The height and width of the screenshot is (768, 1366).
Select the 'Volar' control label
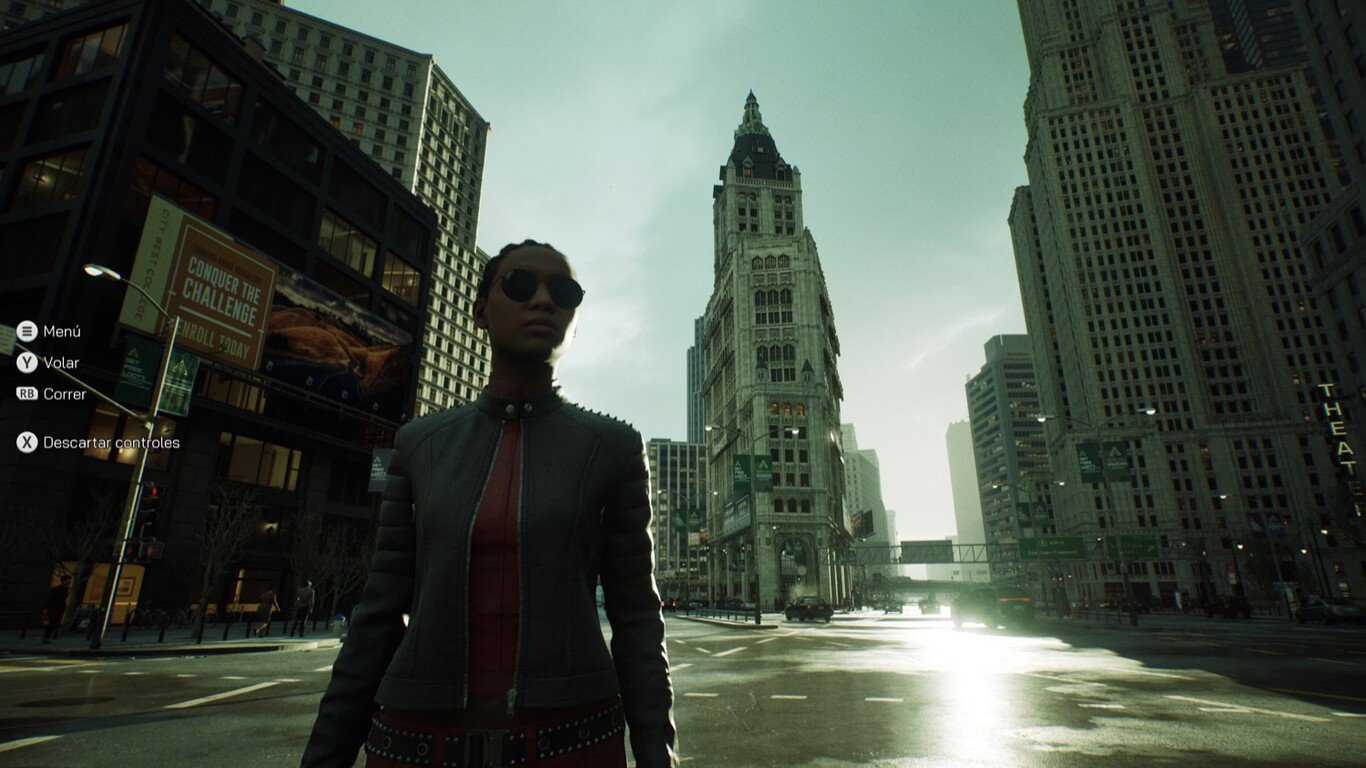pos(60,362)
